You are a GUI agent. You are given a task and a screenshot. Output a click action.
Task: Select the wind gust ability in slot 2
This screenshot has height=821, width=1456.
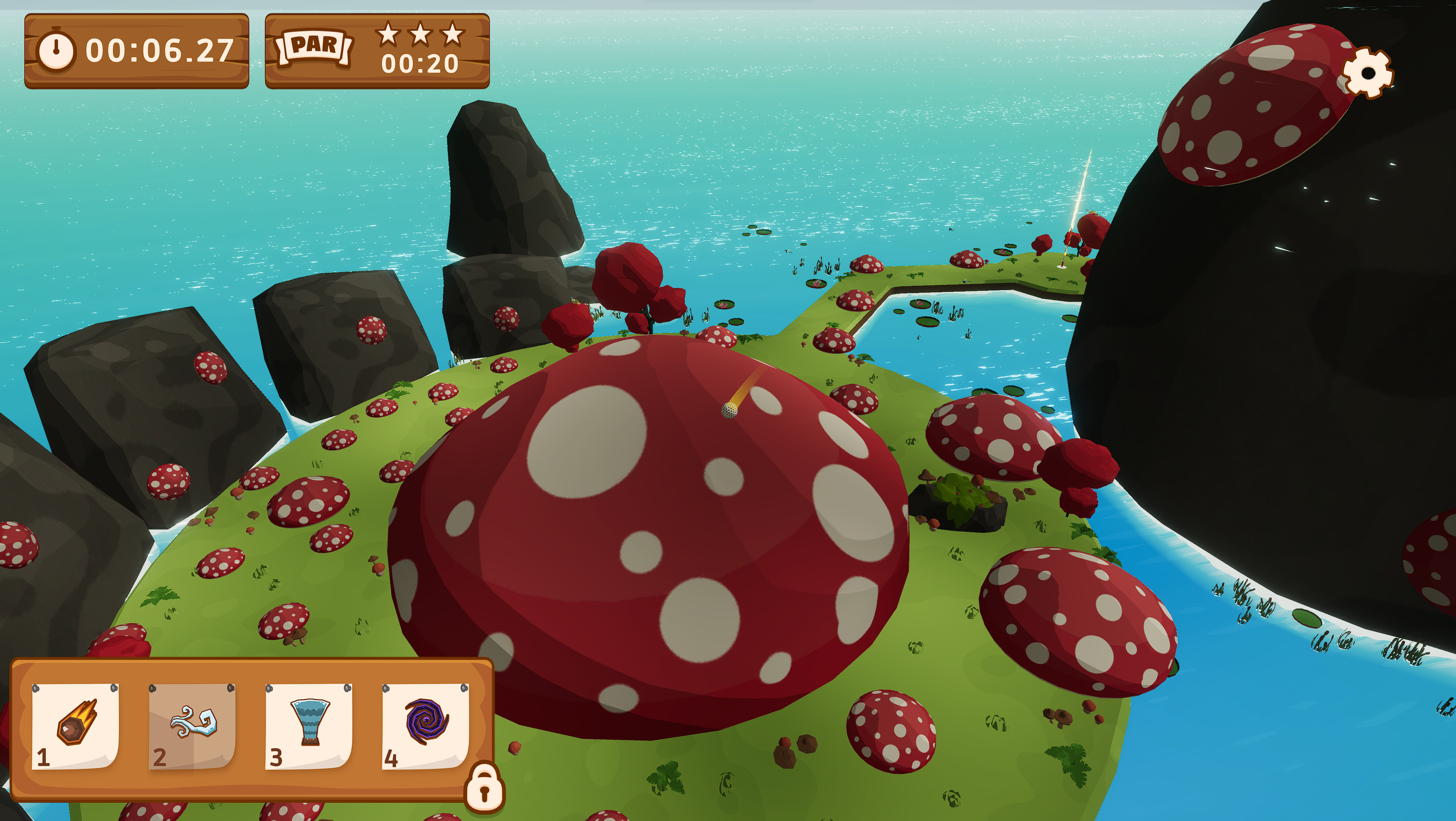pos(192,726)
